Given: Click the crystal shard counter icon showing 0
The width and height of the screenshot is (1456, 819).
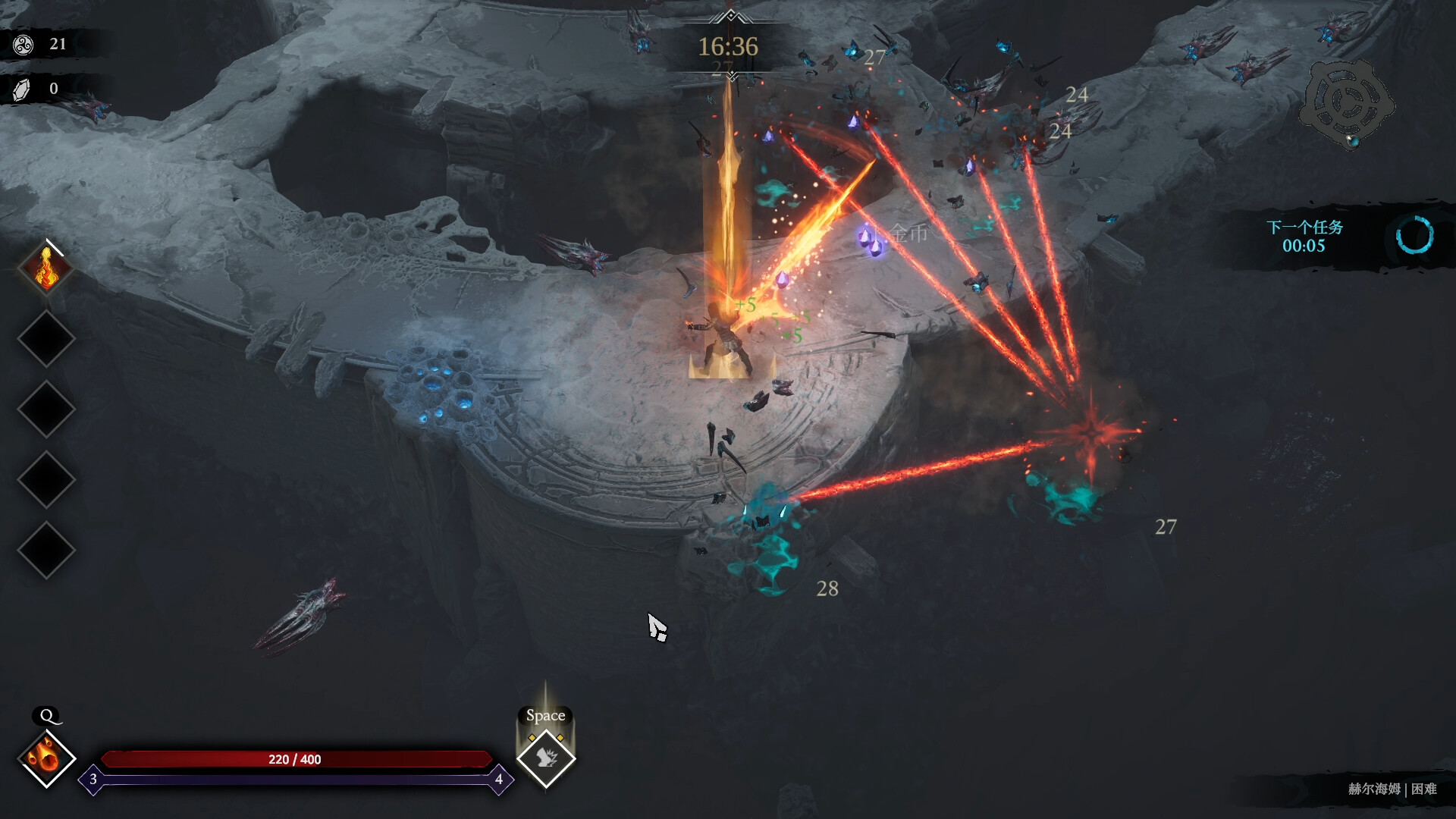Looking at the screenshot, I should pos(23,89).
